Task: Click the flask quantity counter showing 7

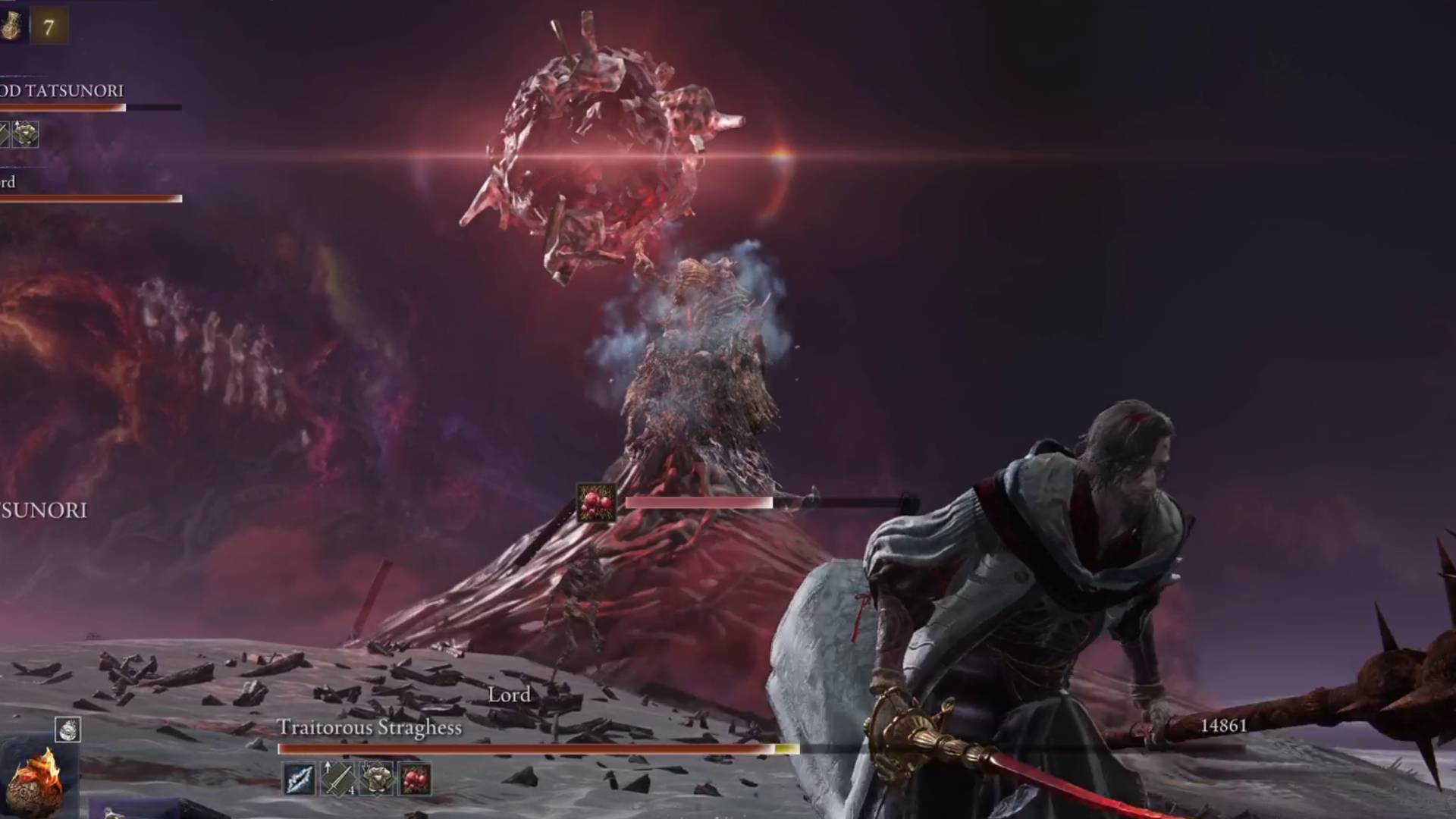Action: pyautogui.click(x=49, y=27)
